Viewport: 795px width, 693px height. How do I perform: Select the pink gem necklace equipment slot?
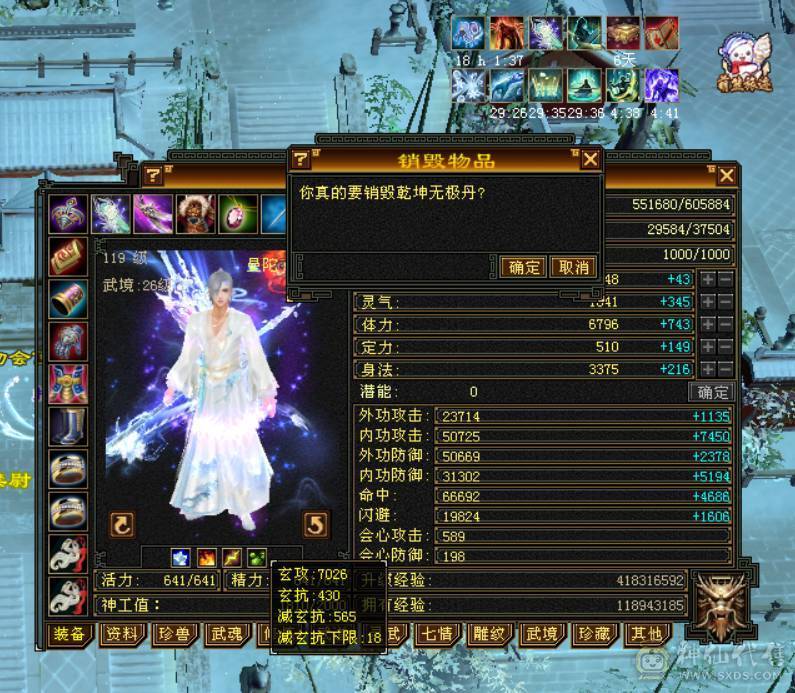tap(234, 213)
